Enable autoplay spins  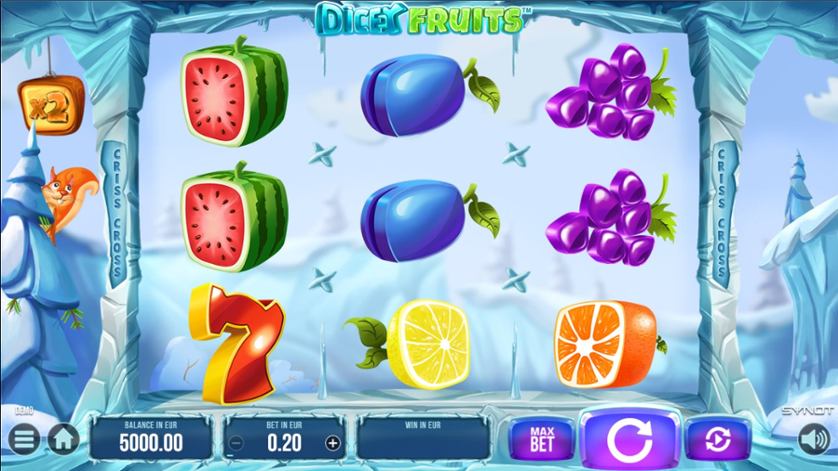pos(718,437)
